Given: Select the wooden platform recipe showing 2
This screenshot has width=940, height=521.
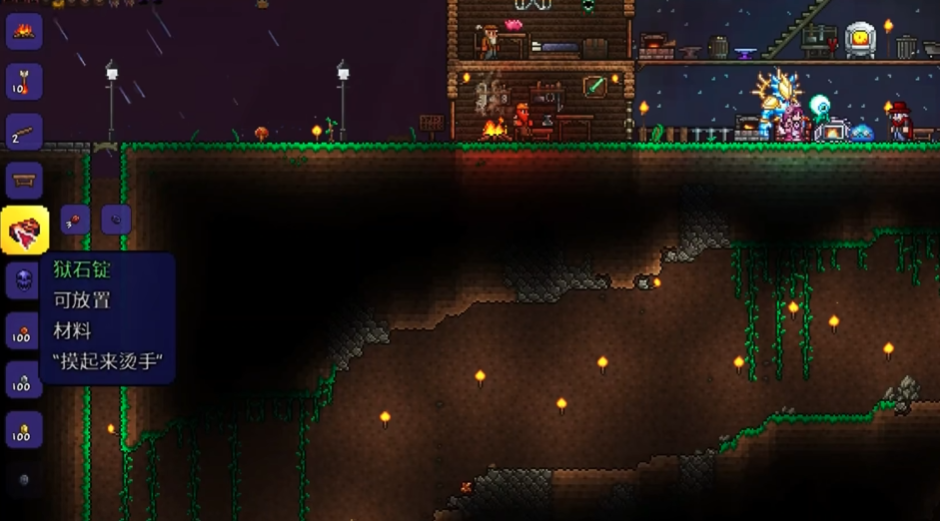Looking at the screenshot, I should tap(24, 130).
